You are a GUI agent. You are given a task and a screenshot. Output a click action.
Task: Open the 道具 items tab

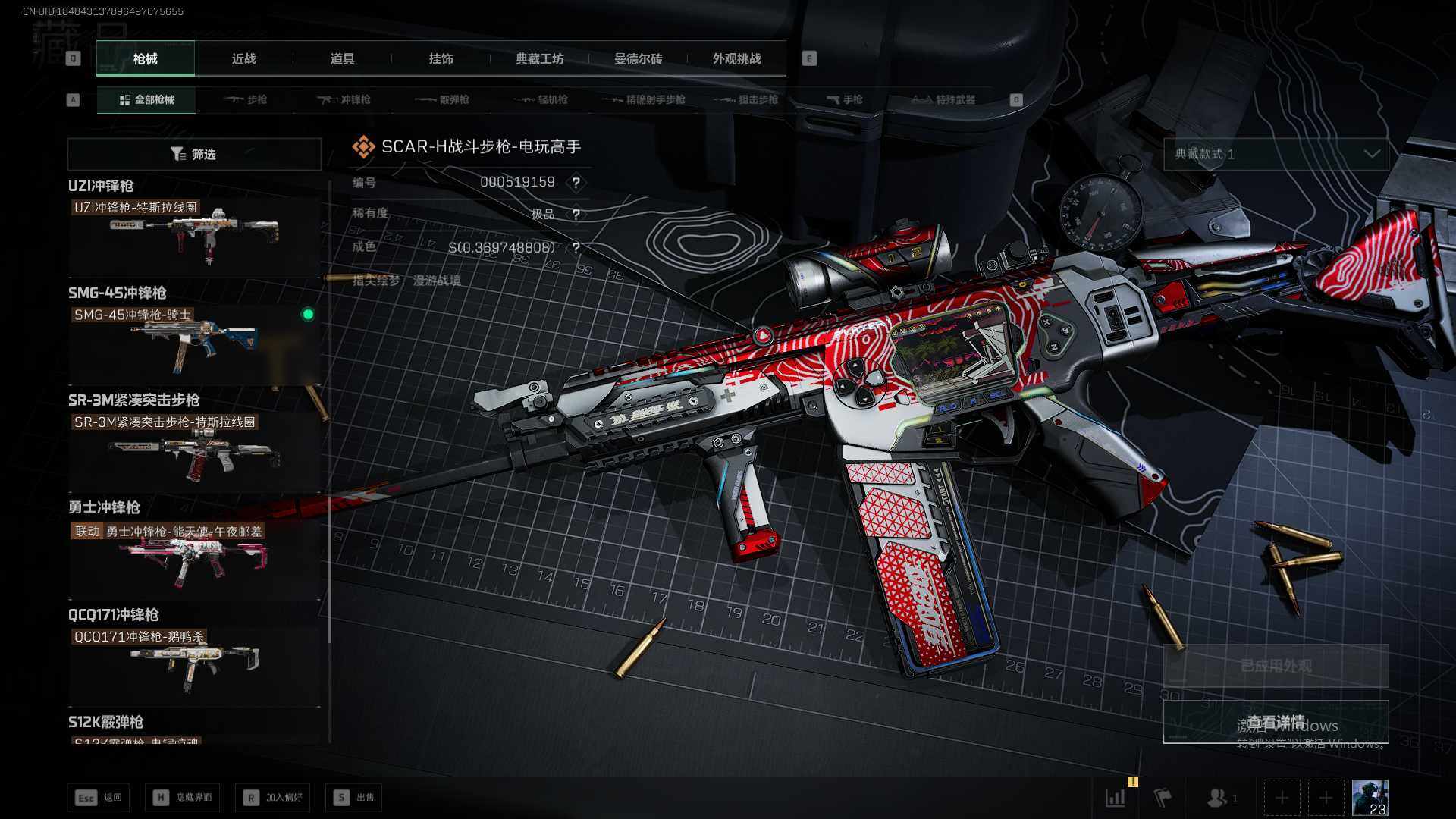click(342, 58)
